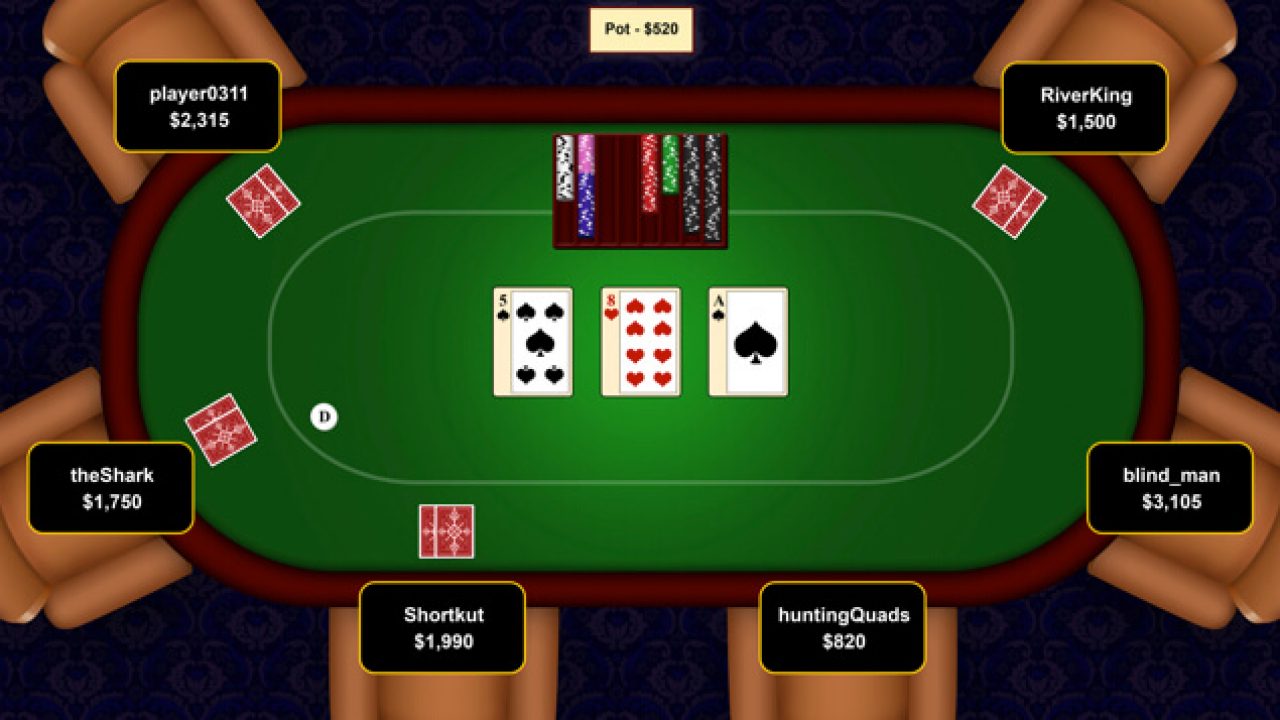Flip theShark's face-down cards
This screenshot has width=1280, height=720.
pyautogui.click(x=222, y=427)
